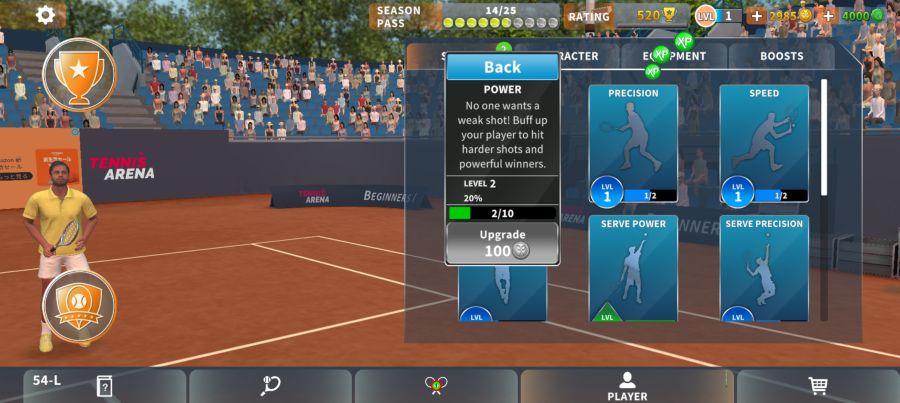Choose the Speed skill card
This screenshot has width=900, height=403.
[763, 144]
